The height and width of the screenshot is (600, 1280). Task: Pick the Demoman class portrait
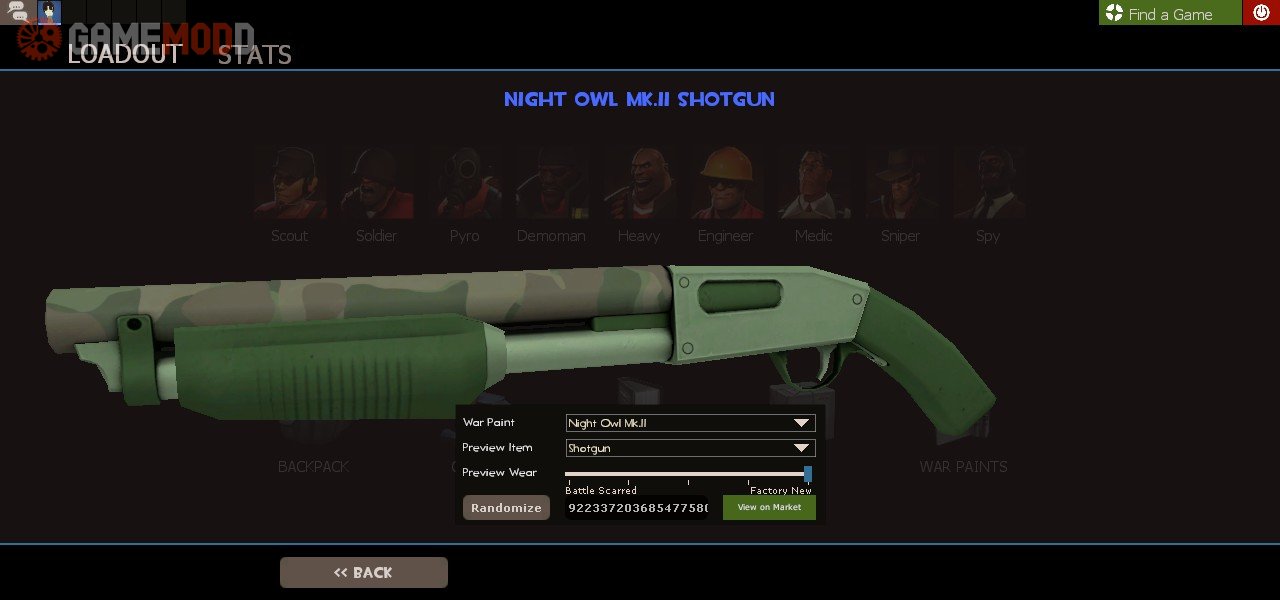[551, 185]
